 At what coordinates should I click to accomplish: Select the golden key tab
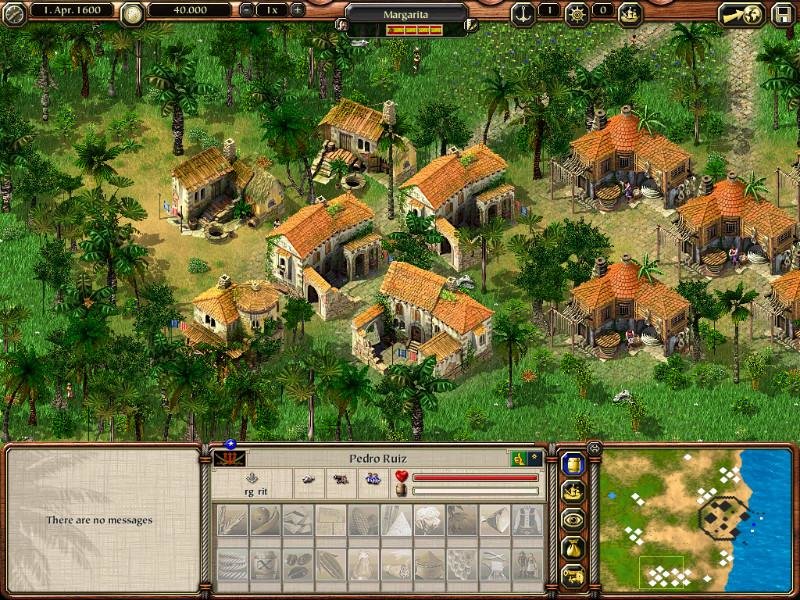[573, 575]
